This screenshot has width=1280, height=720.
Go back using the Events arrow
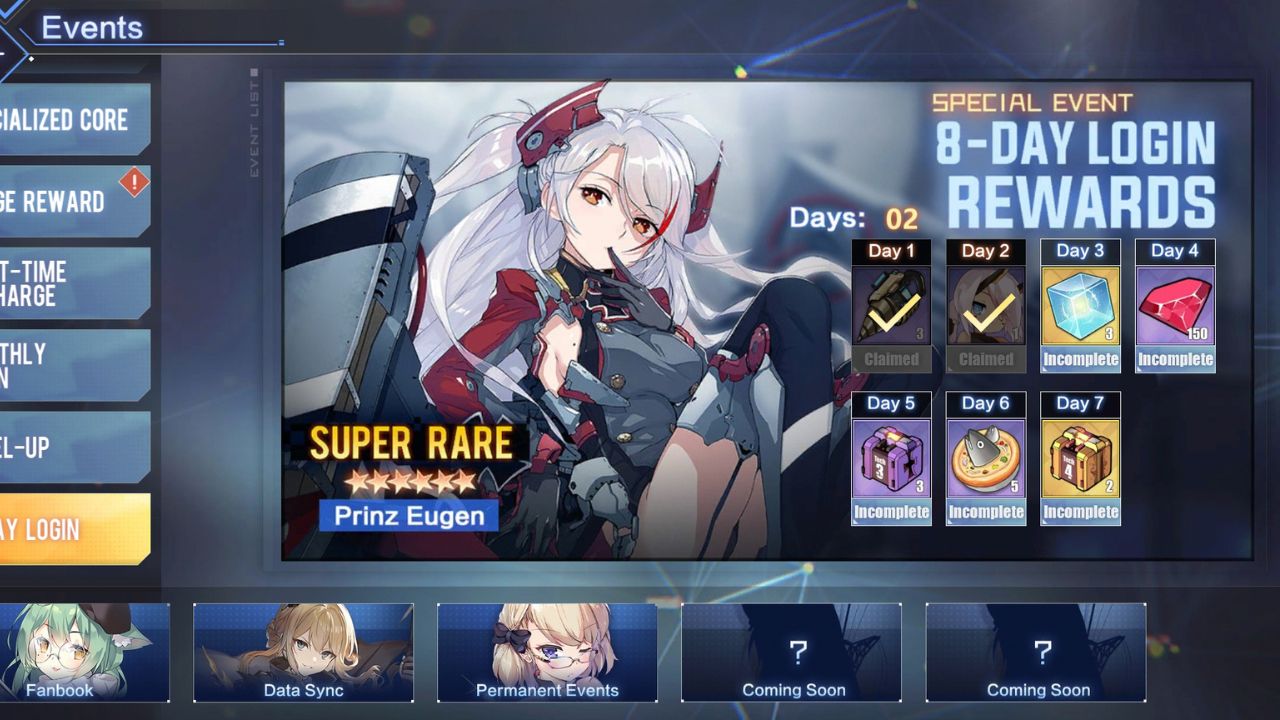coord(10,28)
